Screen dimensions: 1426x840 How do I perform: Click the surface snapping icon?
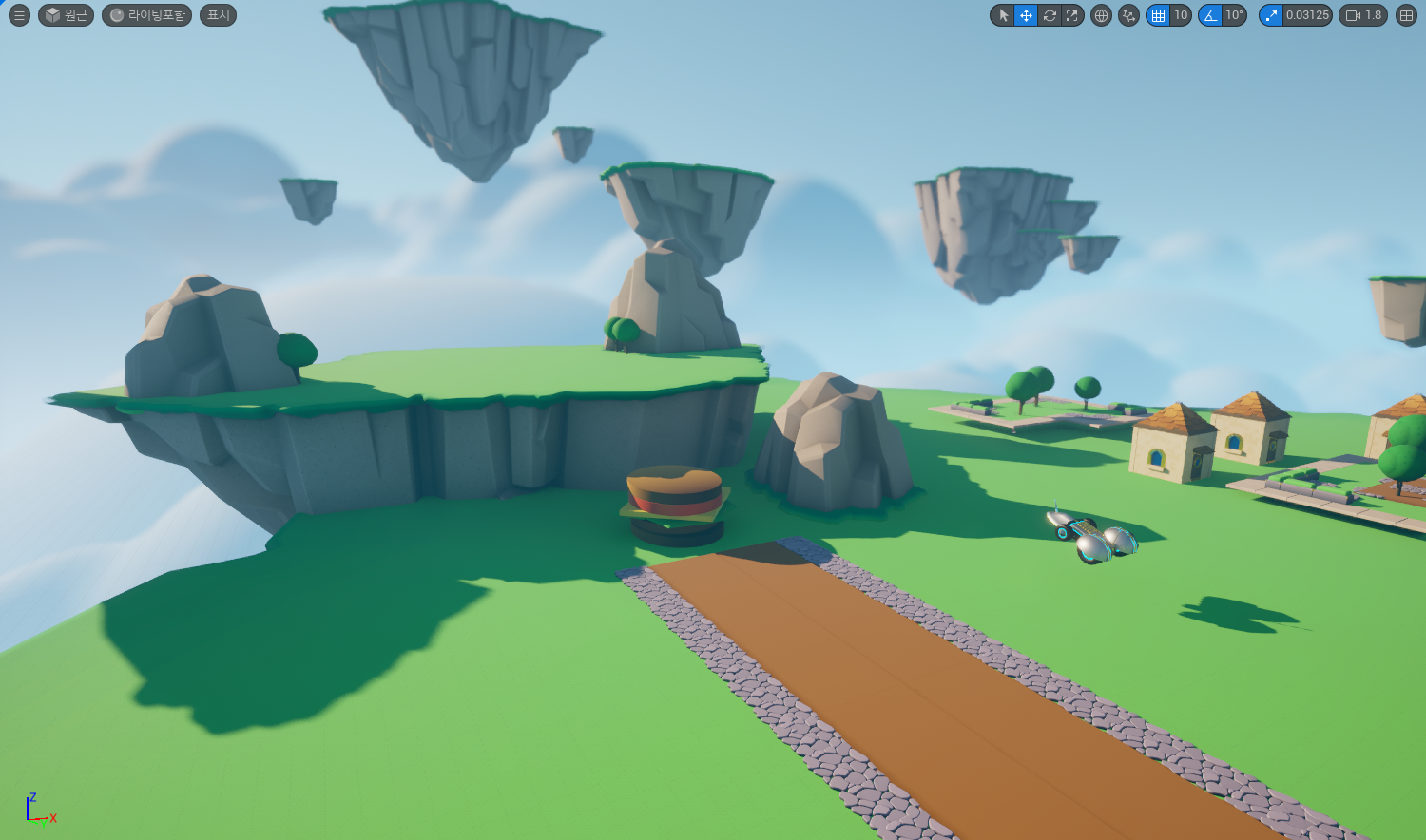1128,15
